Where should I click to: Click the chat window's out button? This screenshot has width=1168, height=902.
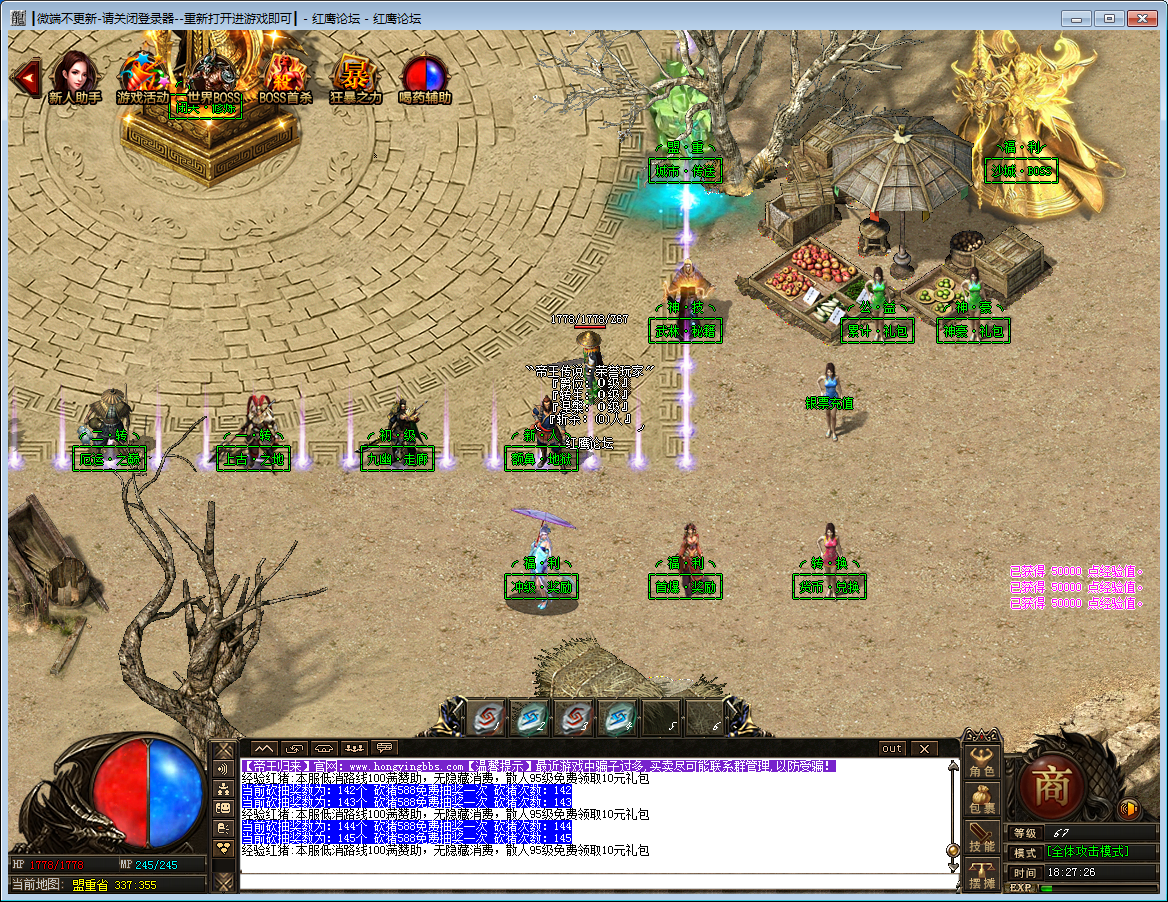[x=891, y=748]
